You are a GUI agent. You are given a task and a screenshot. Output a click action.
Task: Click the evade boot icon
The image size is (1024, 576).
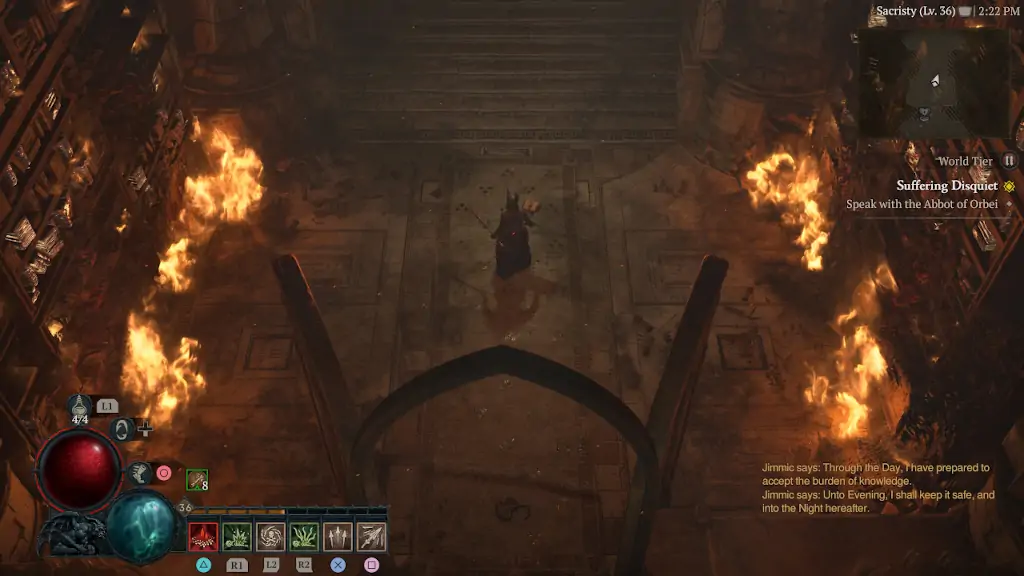click(x=140, y=472)
